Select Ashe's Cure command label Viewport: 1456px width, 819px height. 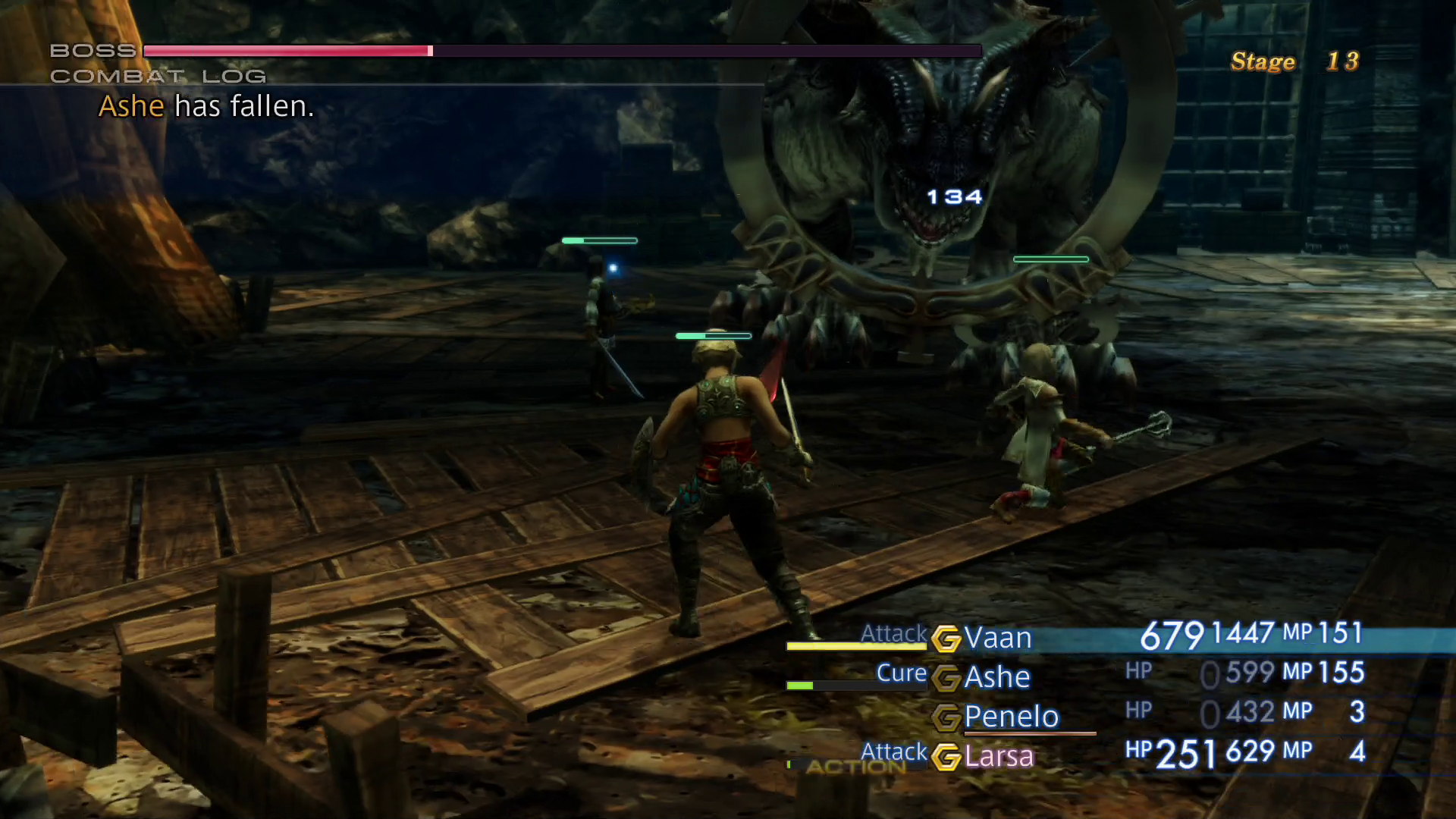pos(900,673)
